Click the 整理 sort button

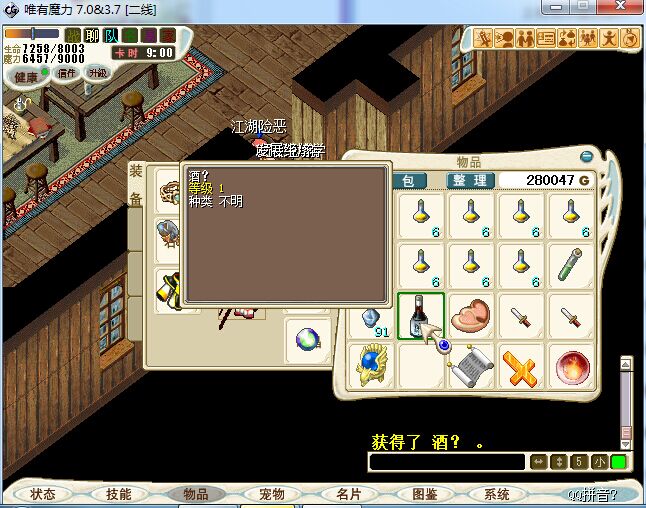coord(470,181)
